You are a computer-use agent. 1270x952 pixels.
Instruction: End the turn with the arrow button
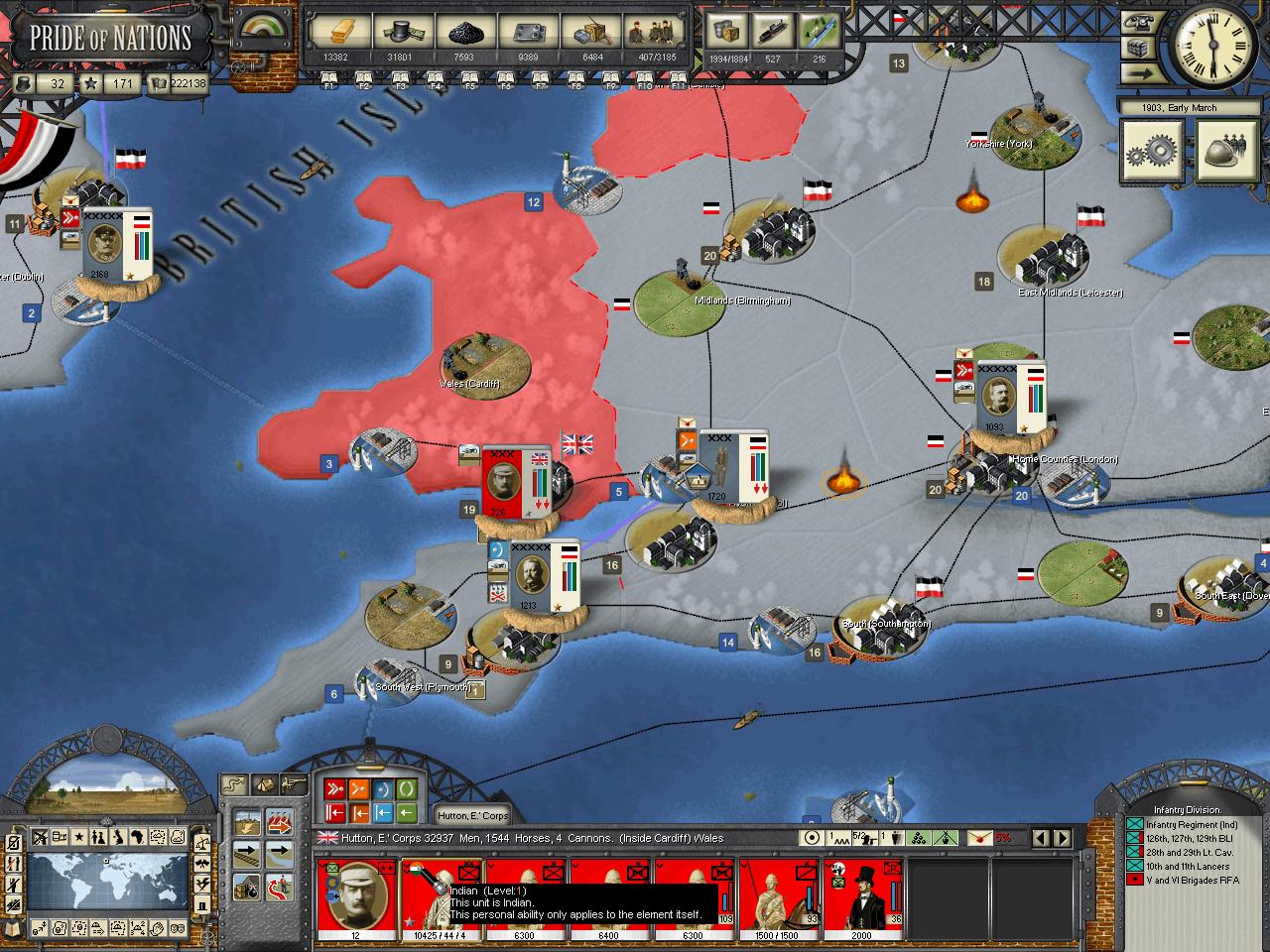[1136, 74]
